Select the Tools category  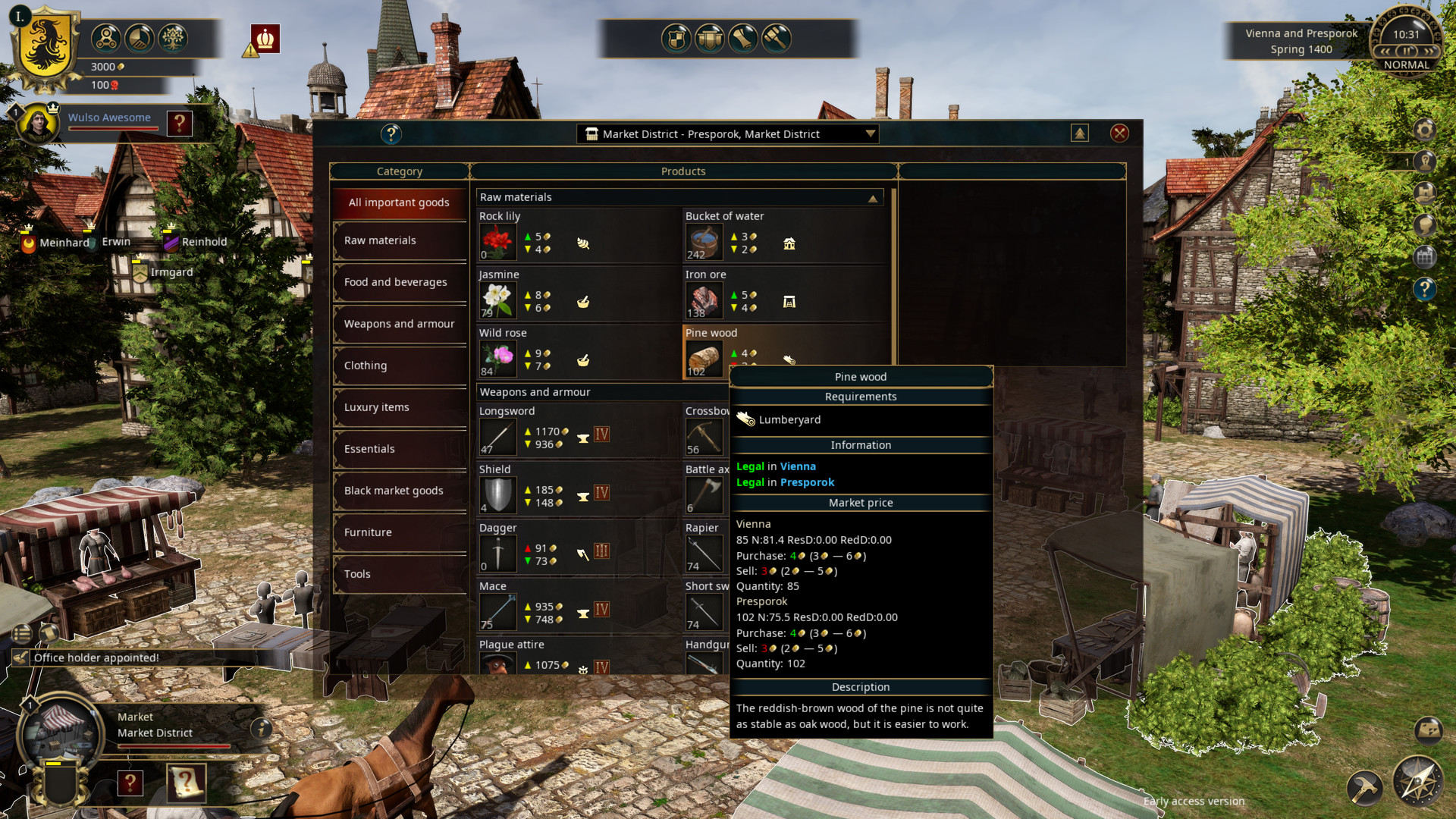click(x=399, y=574)
